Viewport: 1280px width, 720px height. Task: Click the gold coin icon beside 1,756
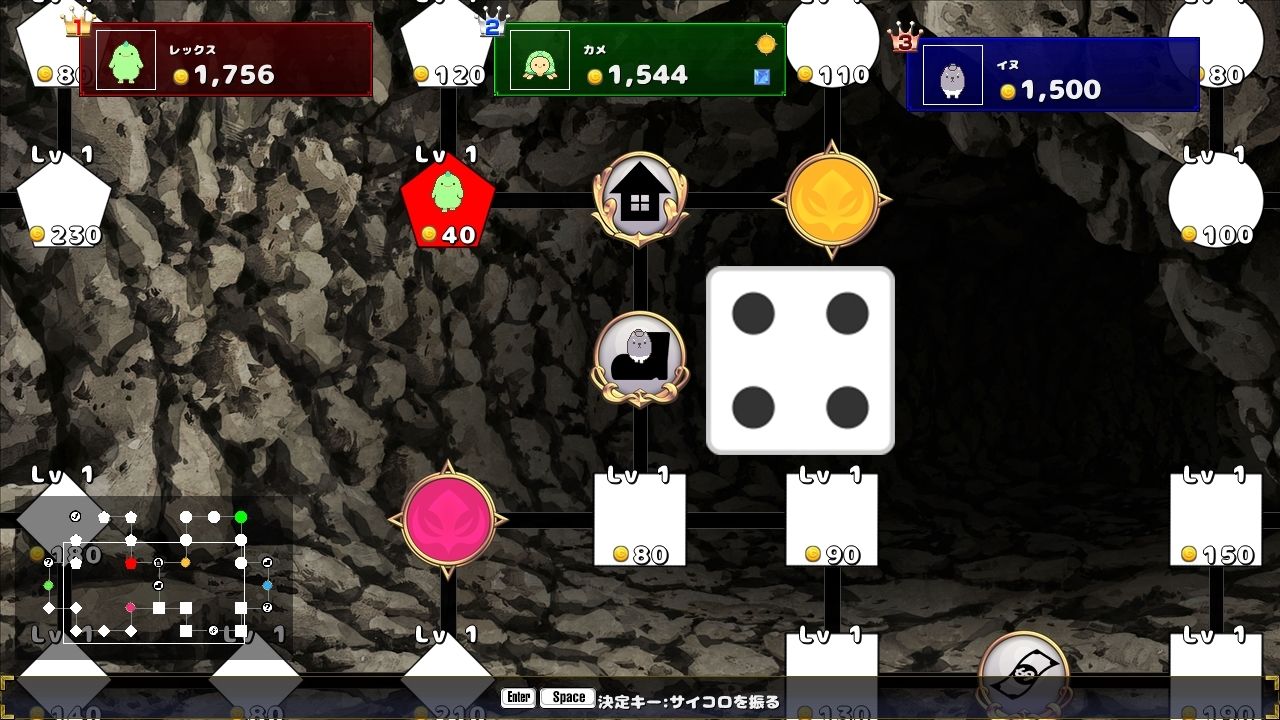coord(180,75)
